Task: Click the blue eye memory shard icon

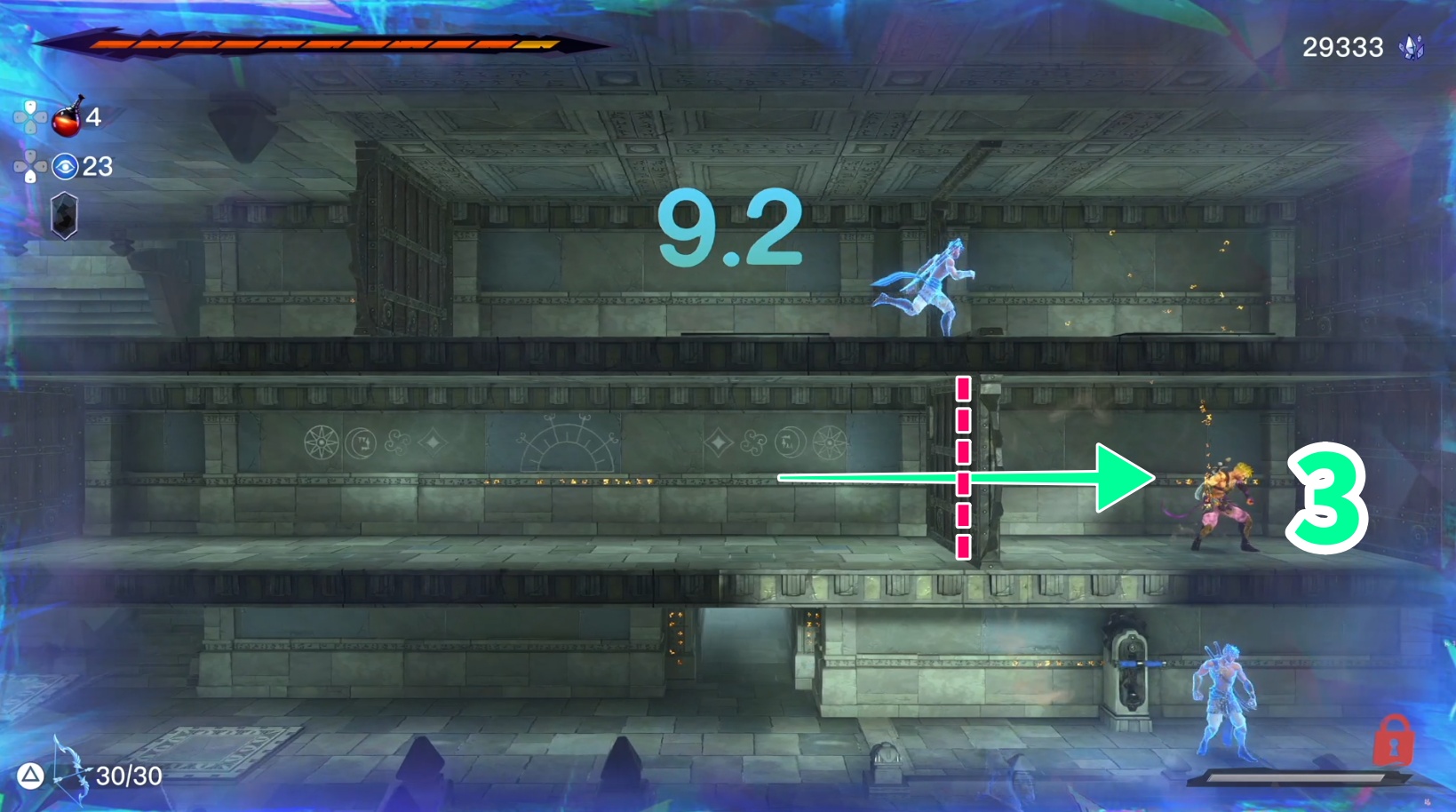Action: click(x=65, y=166)
